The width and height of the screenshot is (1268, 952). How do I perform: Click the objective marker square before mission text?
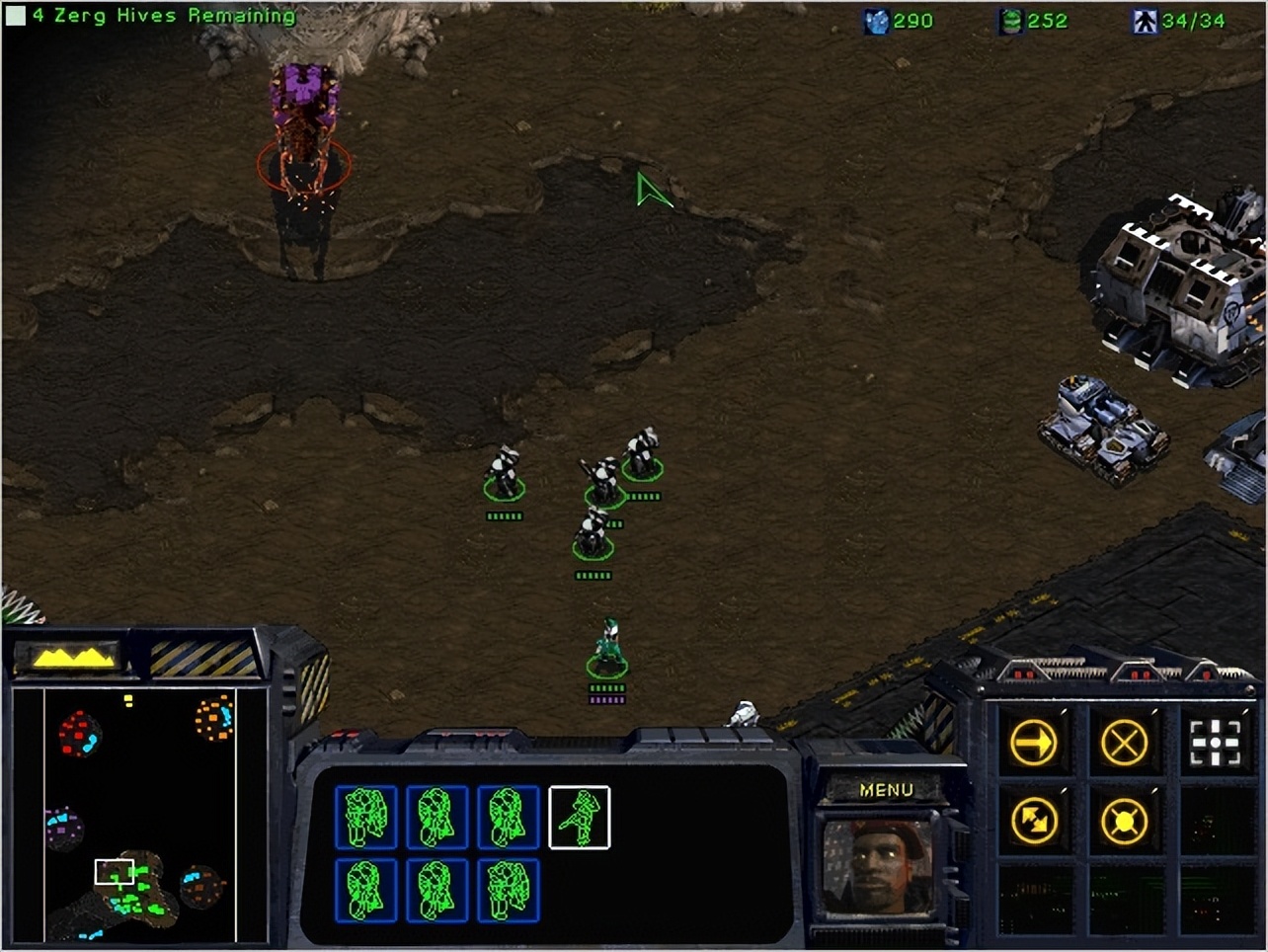pyautogui.click(x=14, y=15)
